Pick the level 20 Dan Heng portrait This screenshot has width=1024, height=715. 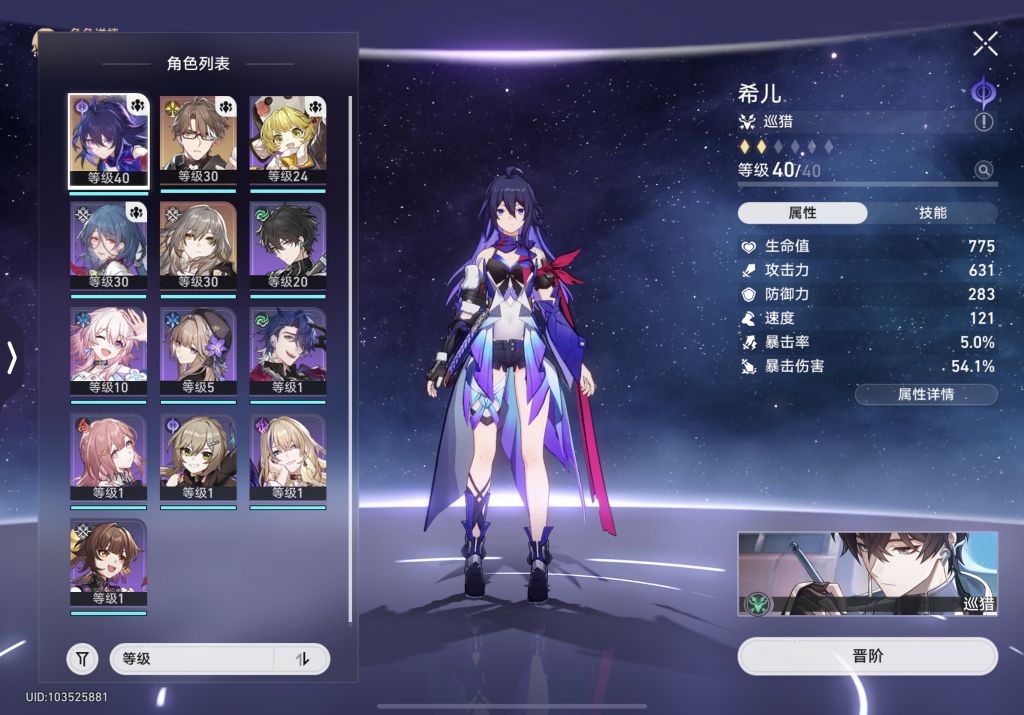(x=287, y=247)
